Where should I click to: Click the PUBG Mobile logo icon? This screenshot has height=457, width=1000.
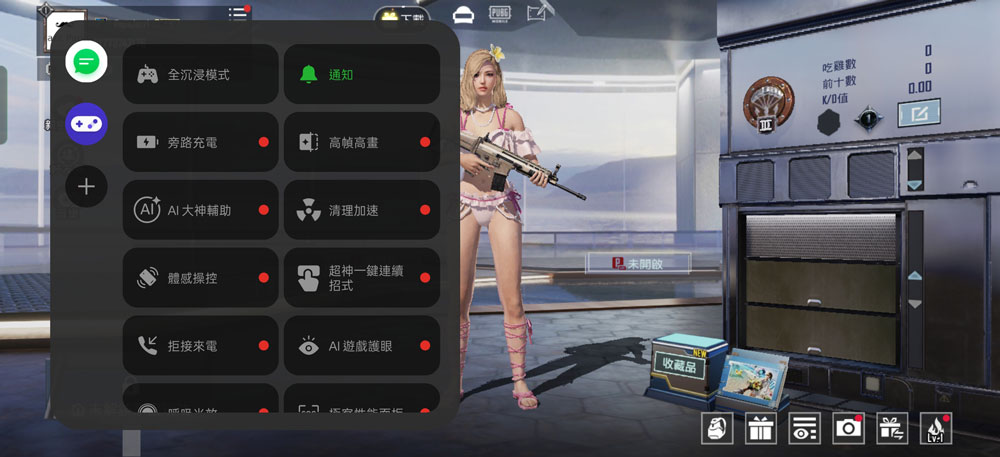click(x=500, y=13)
